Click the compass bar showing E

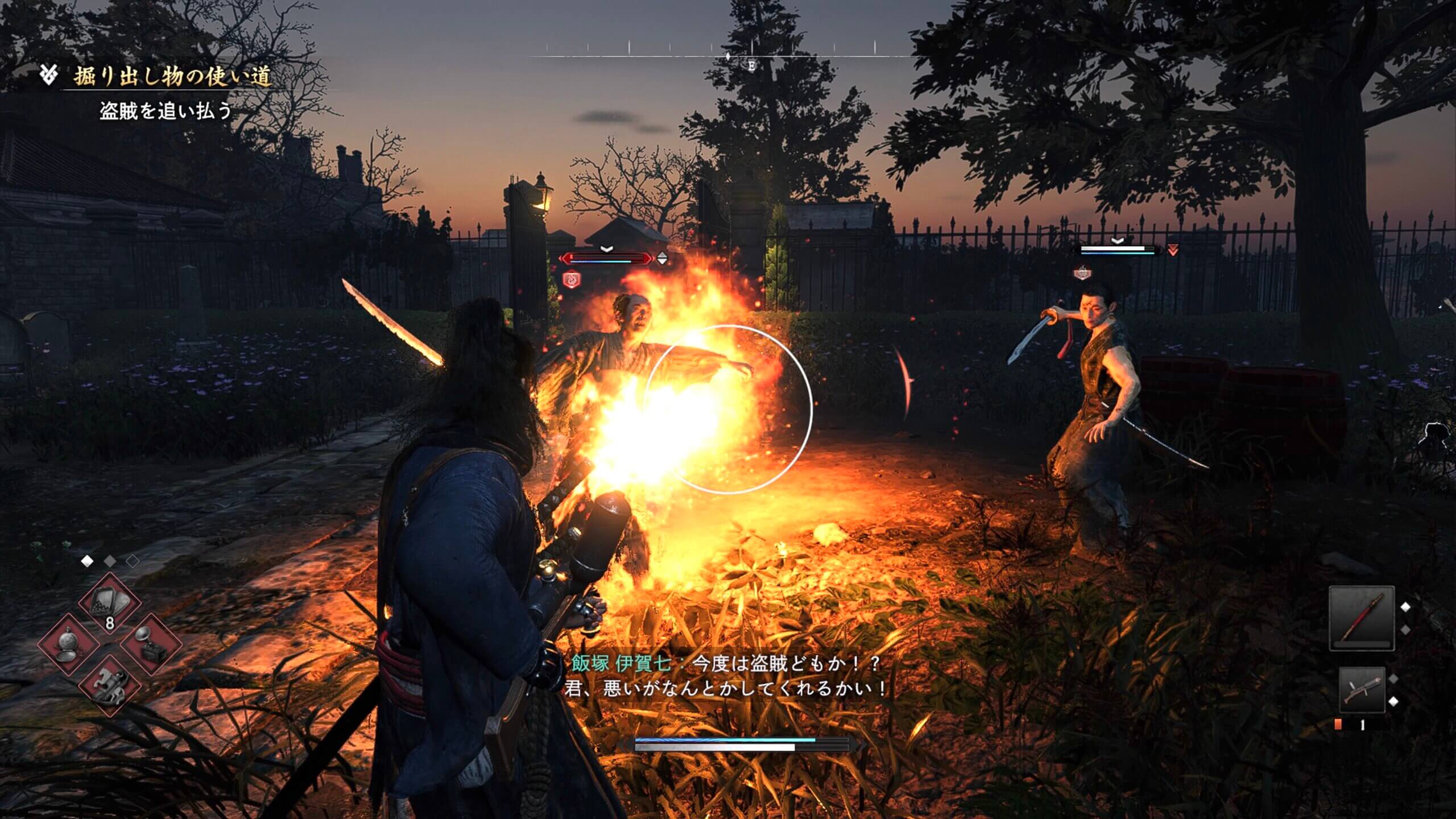(728, 57)
